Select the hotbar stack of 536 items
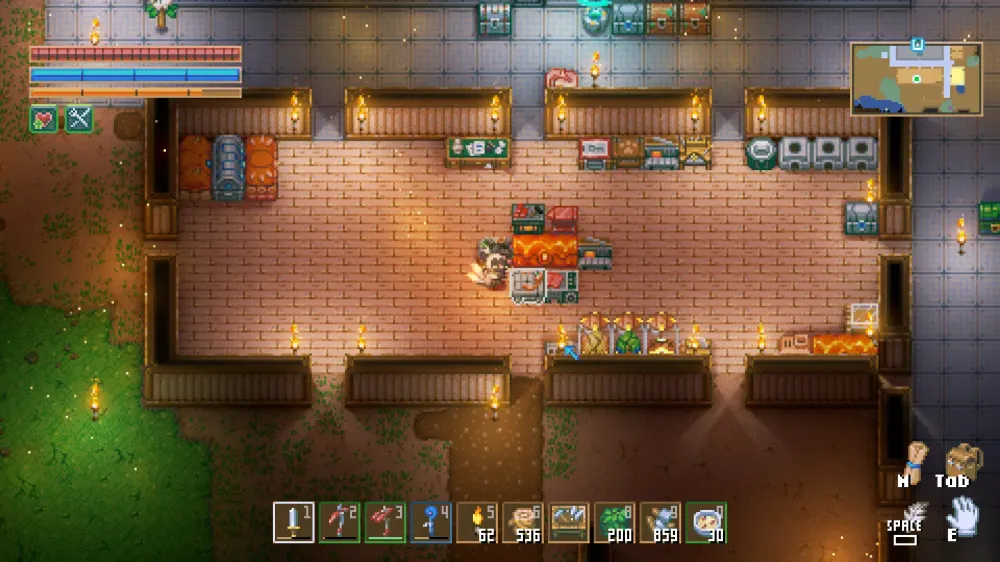The image size is (1000, 562). click(x=523, y=522)
